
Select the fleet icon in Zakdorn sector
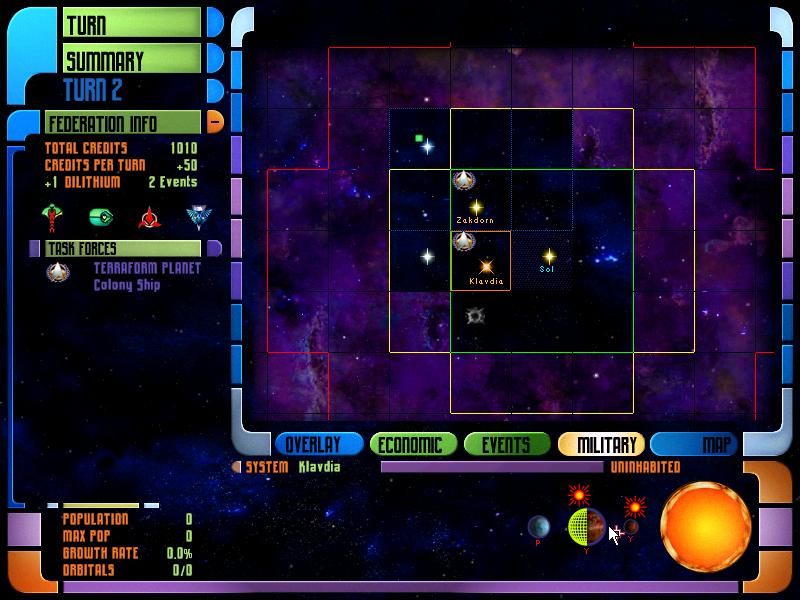[x=463, y=180]
